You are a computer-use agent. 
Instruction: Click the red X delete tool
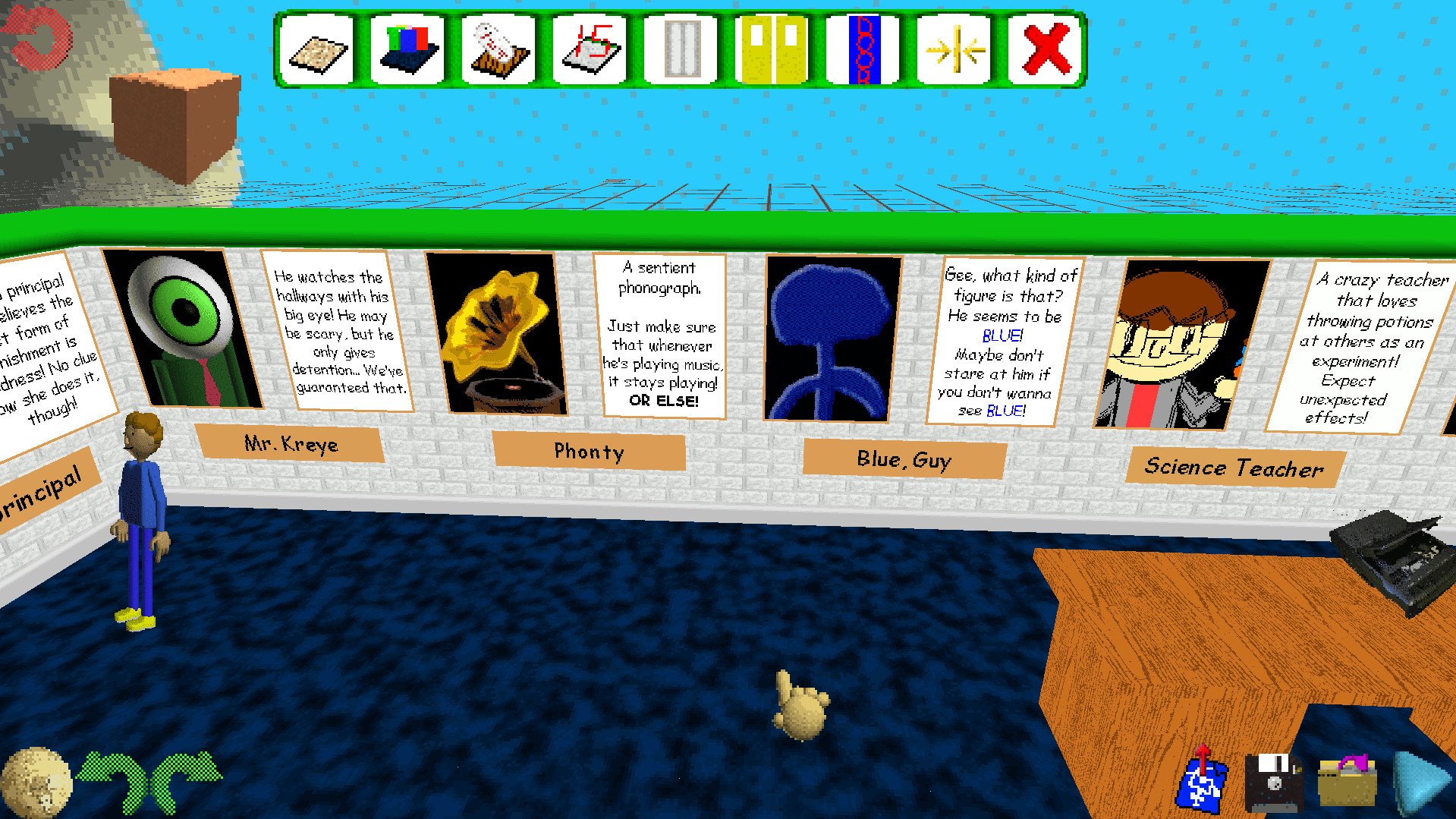1046,47
